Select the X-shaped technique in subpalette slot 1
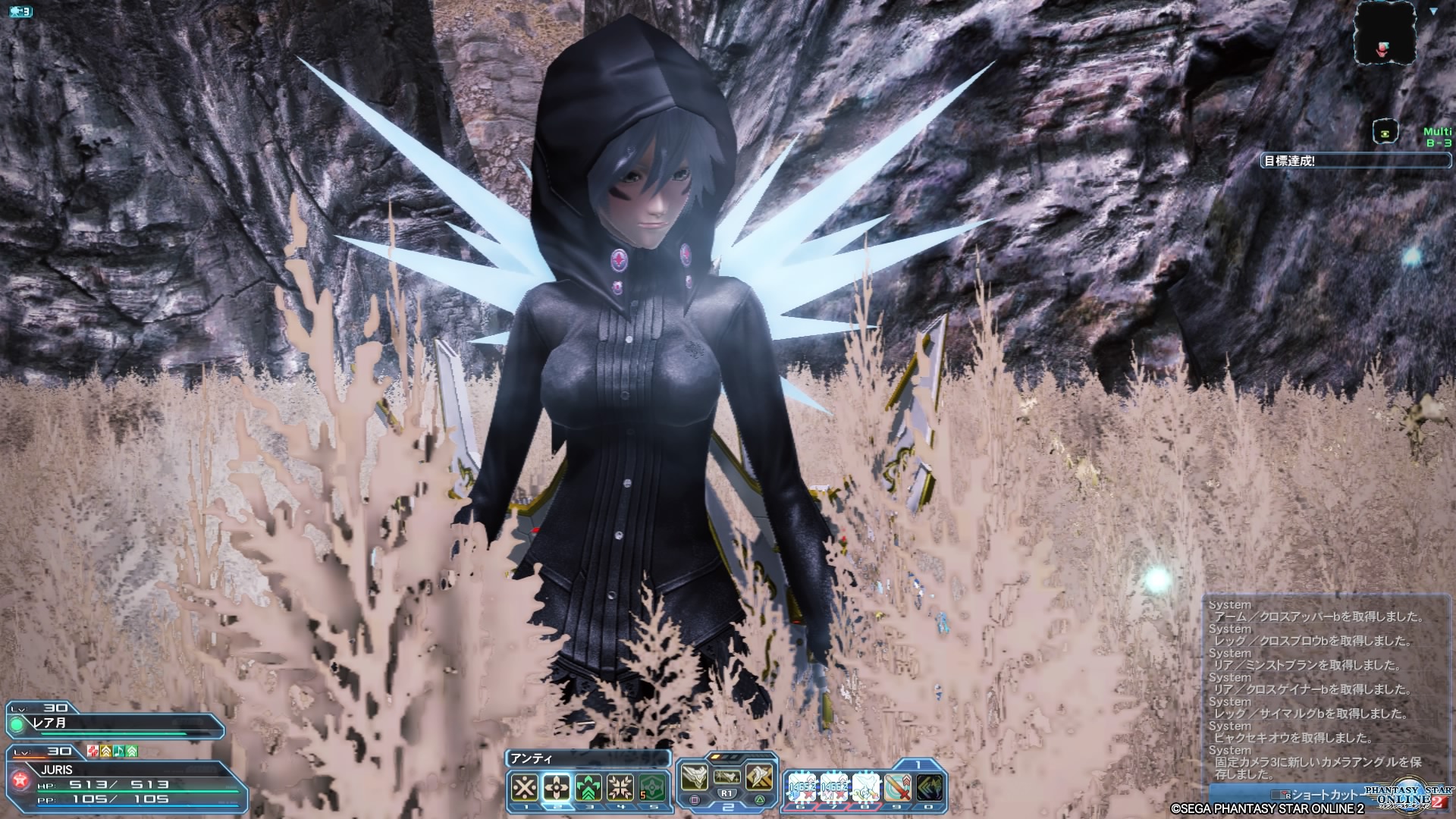 (x=524, y=788)
